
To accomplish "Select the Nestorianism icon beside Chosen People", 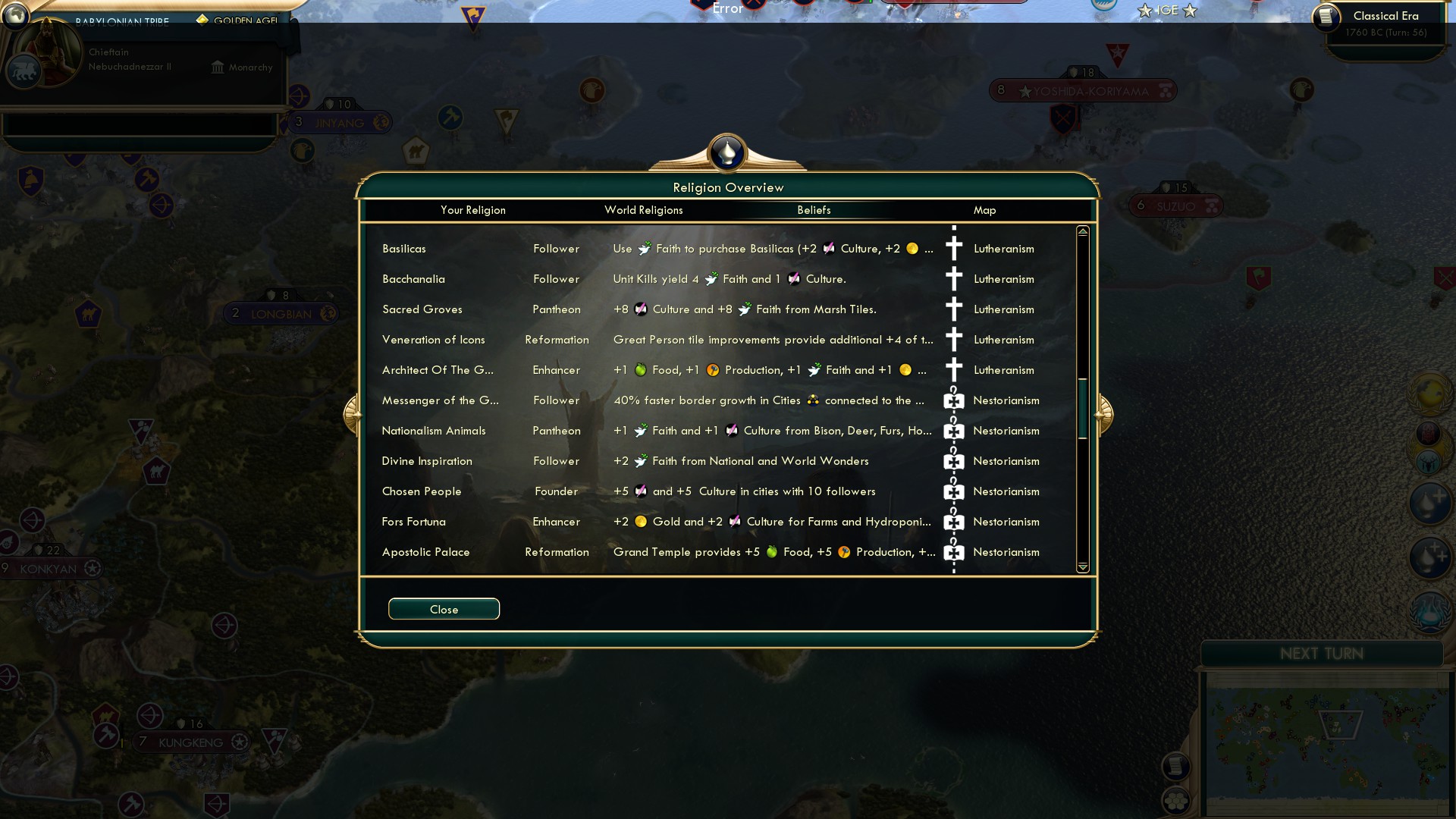I will click(x=953, y=491).
